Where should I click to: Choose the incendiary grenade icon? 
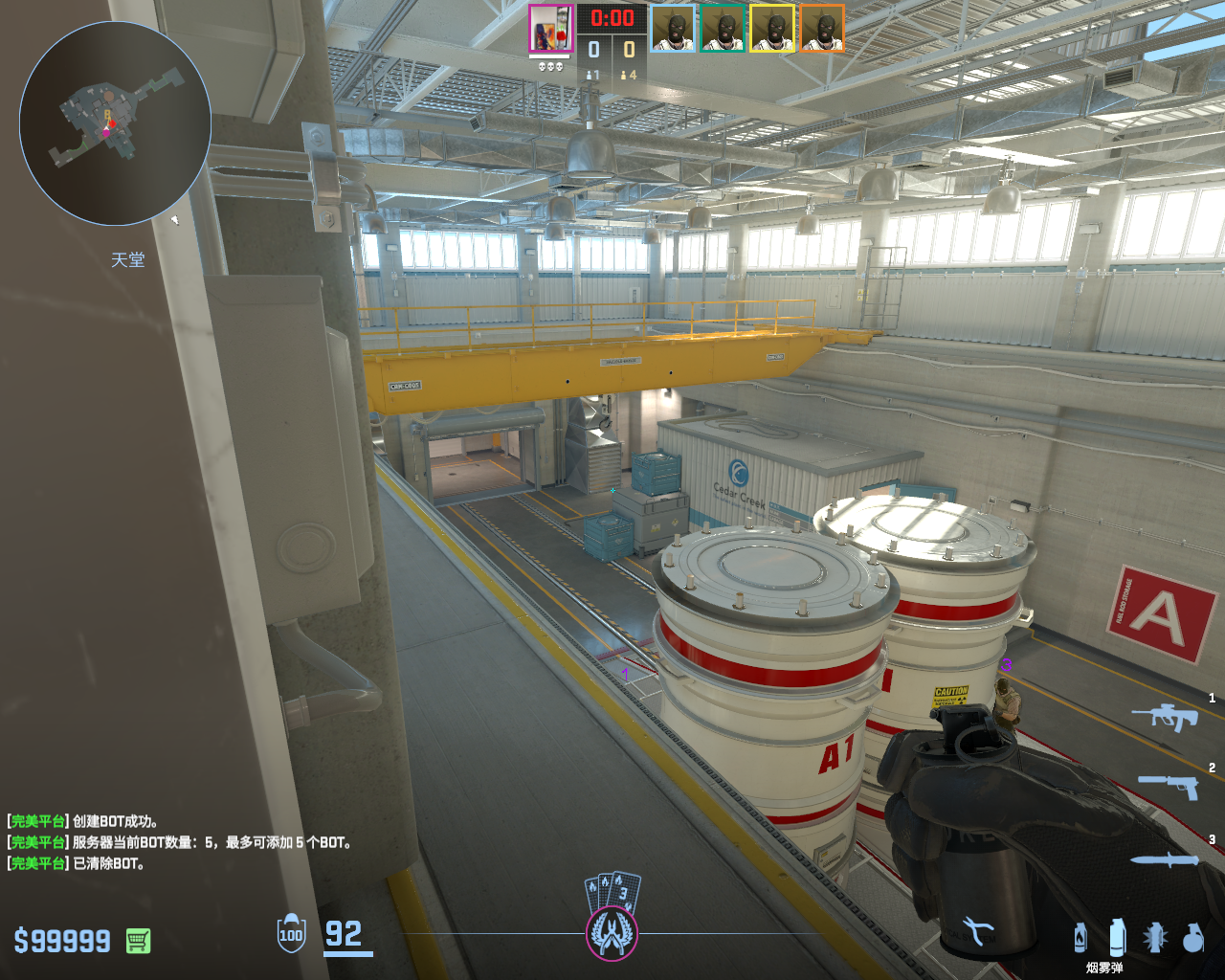(1080, 937)
